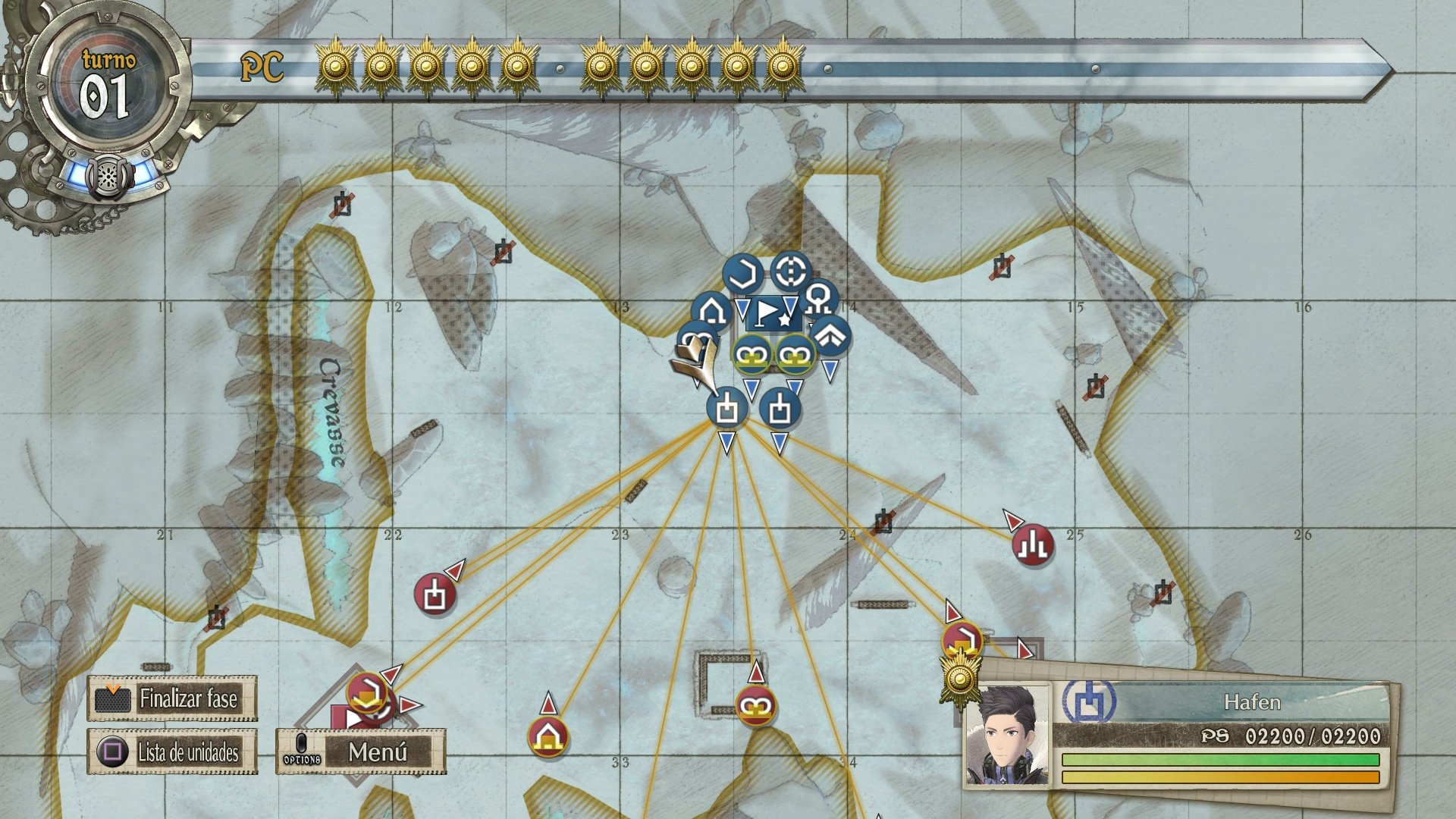Screen dimensions: 1456x819
Task: Click the second blue tank icon below the flag
Action: [x=780, y=409]
